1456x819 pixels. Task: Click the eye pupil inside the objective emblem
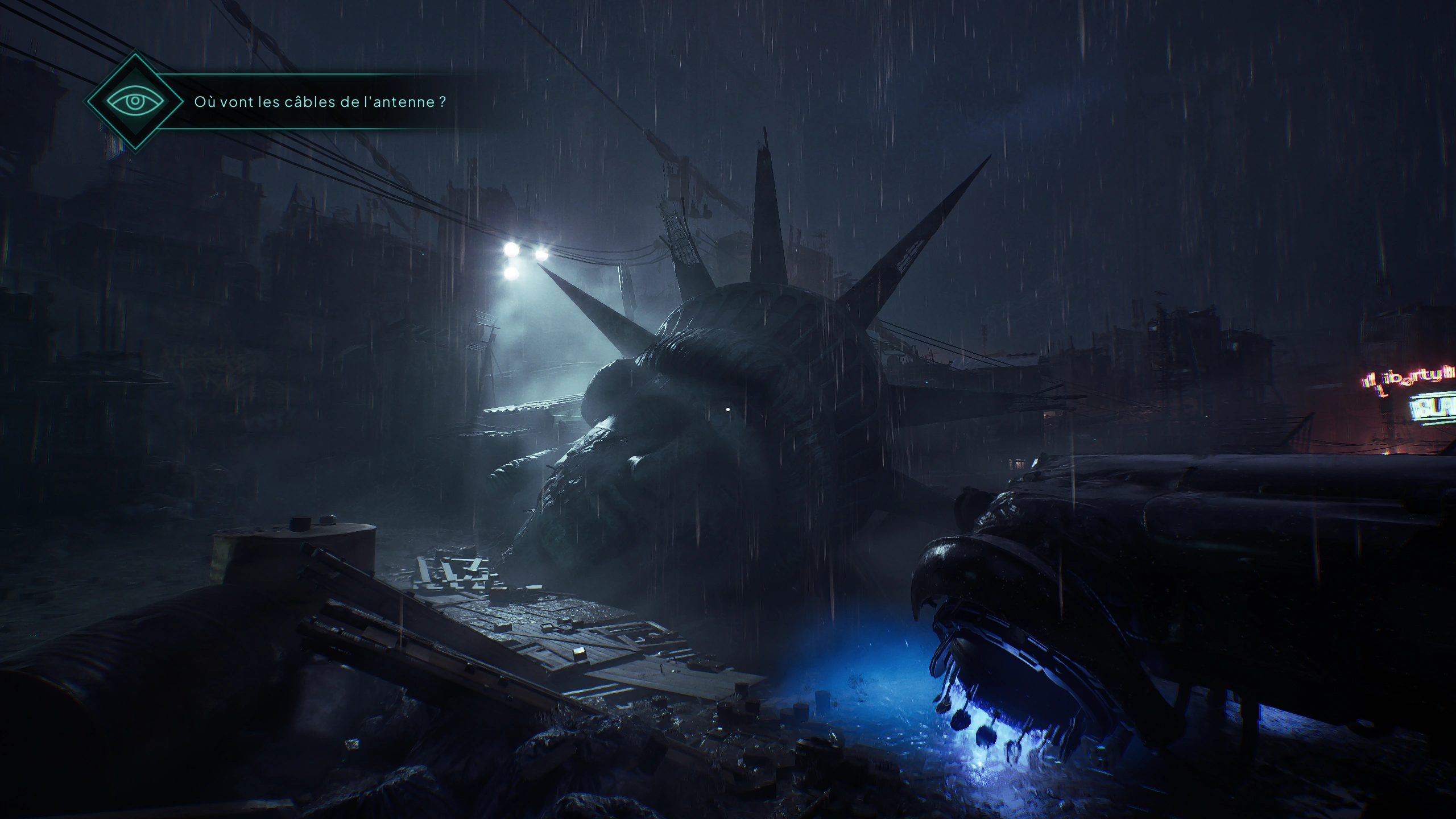pyautogui.click(x=136, y=101)
